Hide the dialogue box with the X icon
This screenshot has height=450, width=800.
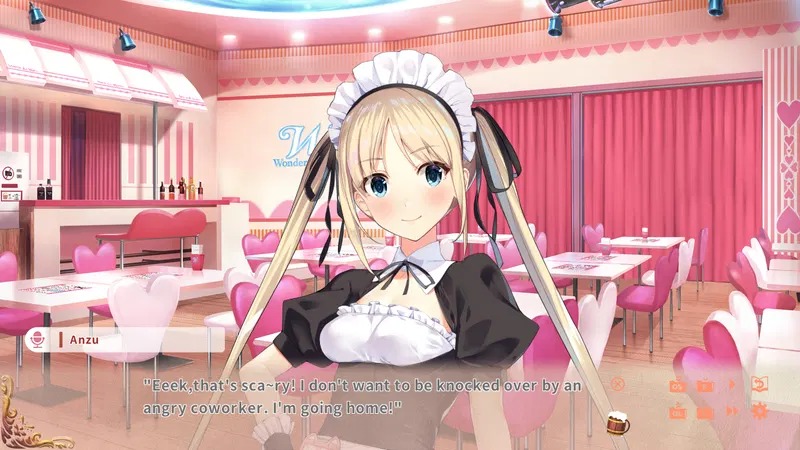[x=618, y=383]
